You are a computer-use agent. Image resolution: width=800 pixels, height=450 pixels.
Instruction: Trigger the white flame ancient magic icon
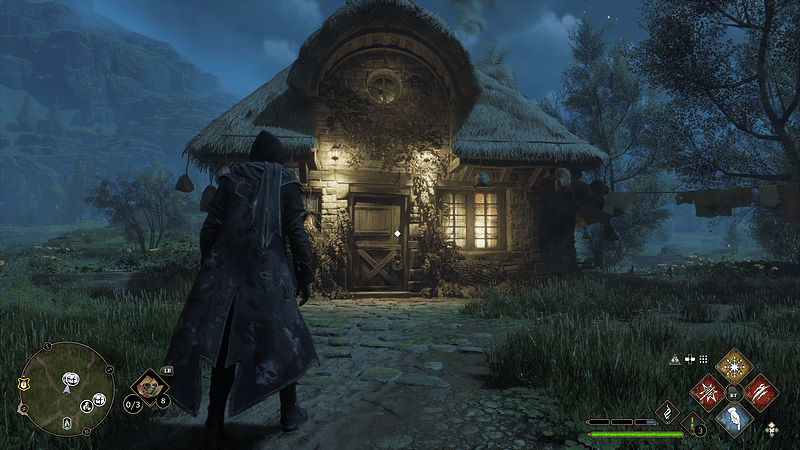pos(667,412)
